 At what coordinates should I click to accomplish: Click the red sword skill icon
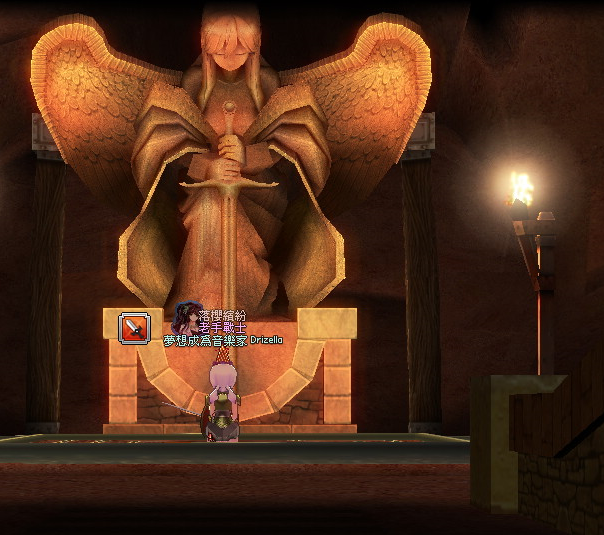pos(134,328)
